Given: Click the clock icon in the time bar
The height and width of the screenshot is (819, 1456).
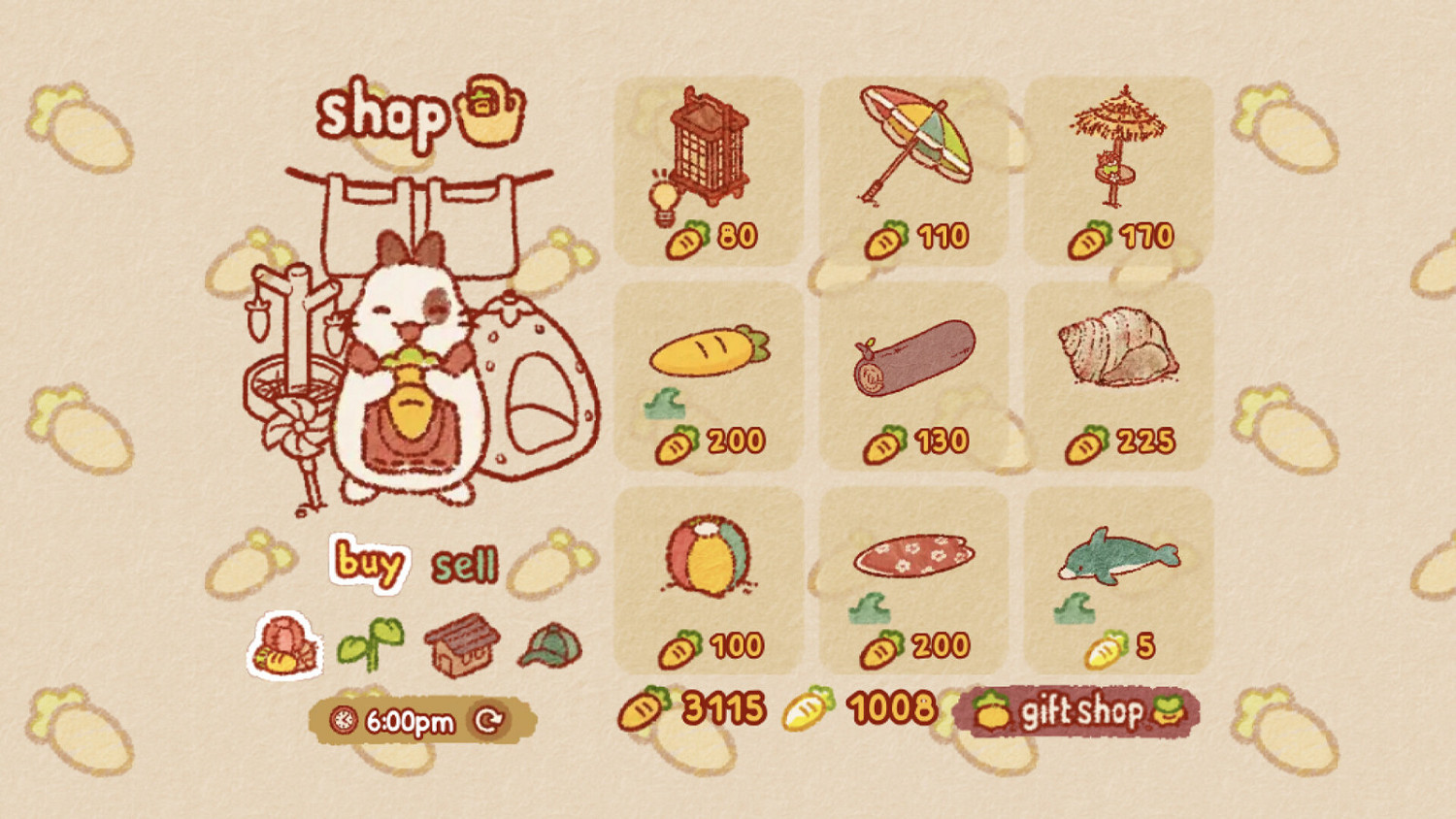Looking at the screenshot, I should click(343, 720).
